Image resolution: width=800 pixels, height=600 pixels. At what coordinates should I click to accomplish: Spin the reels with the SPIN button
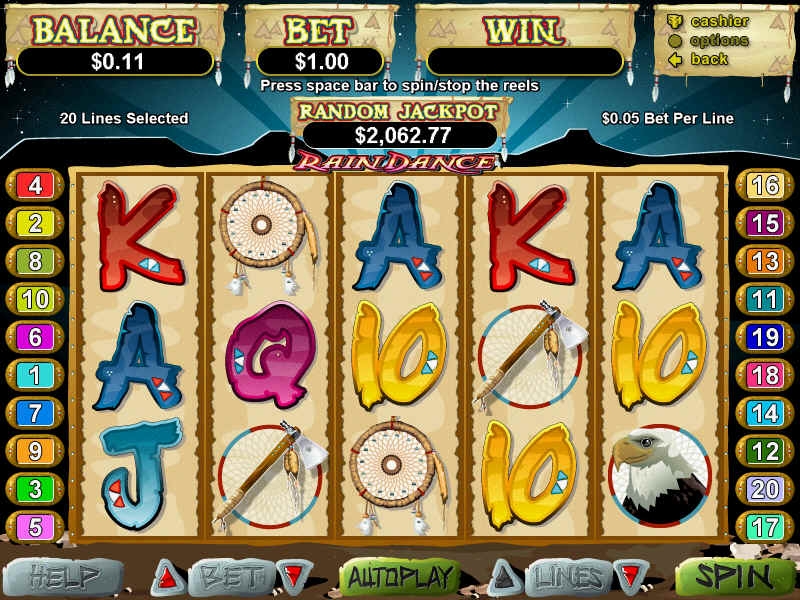[735, 577]
